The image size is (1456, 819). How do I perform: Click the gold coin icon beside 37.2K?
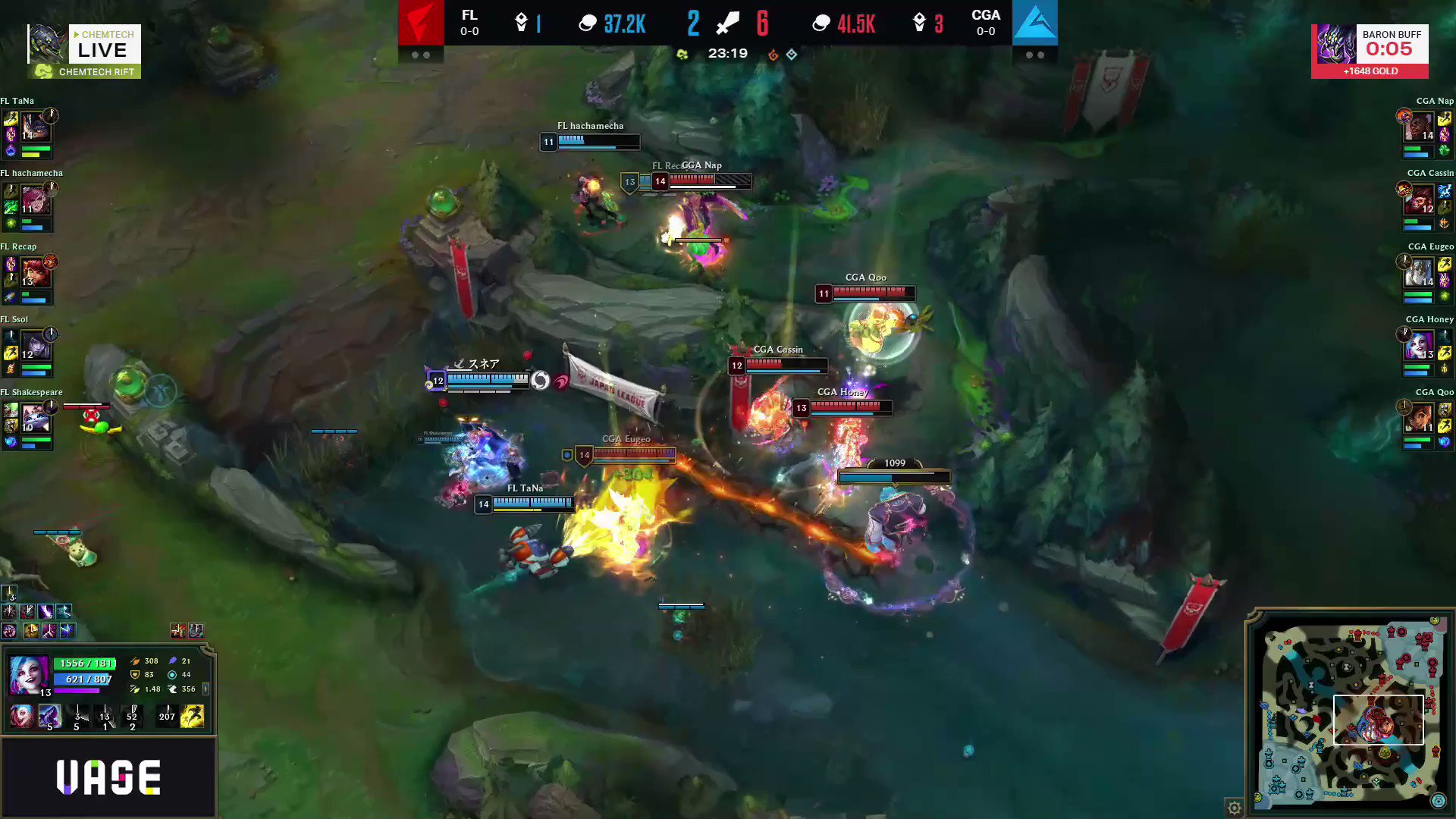588,23
